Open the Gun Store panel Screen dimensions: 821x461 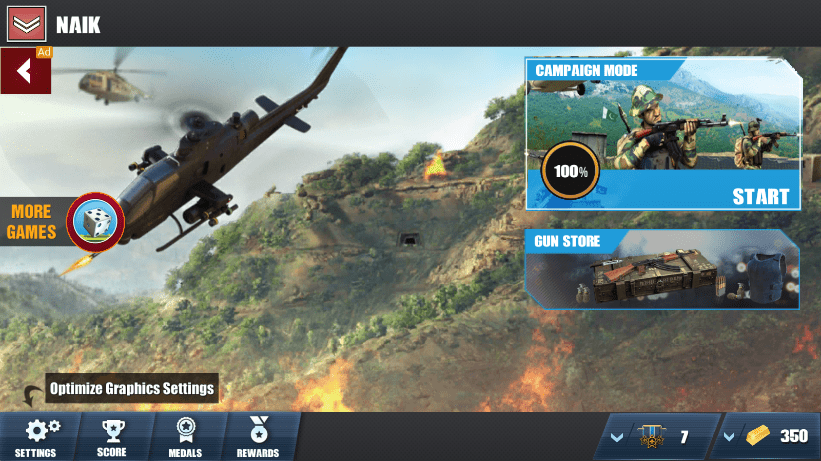[662, 269]
